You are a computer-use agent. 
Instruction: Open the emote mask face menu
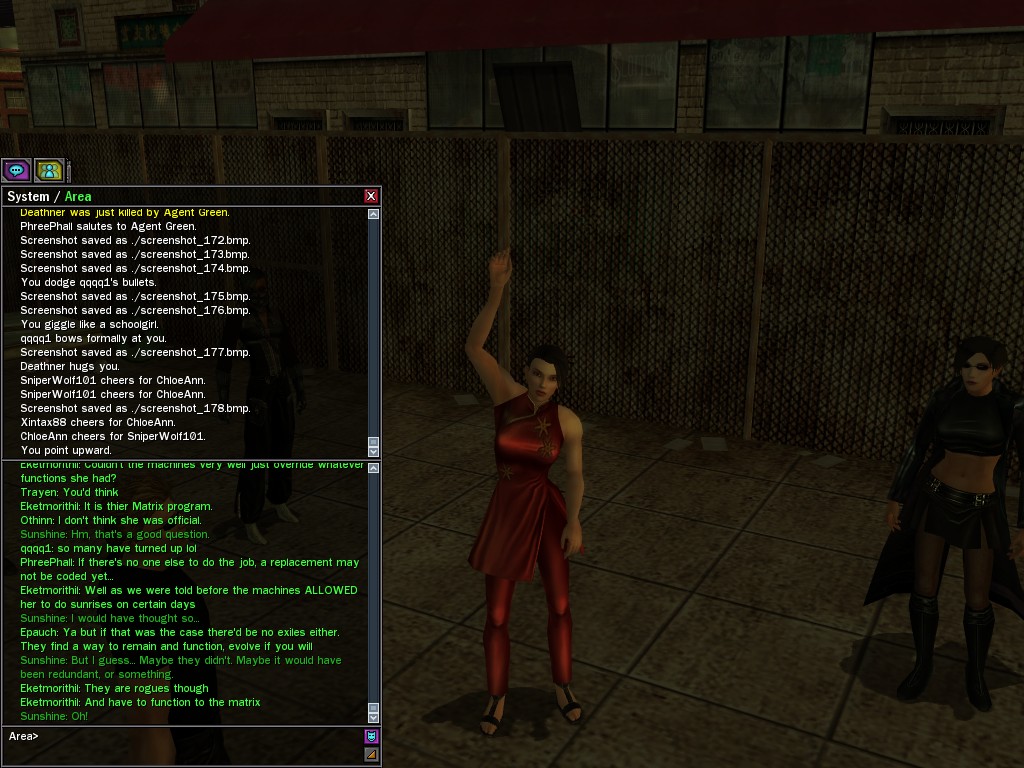click(x=371, y=737)
